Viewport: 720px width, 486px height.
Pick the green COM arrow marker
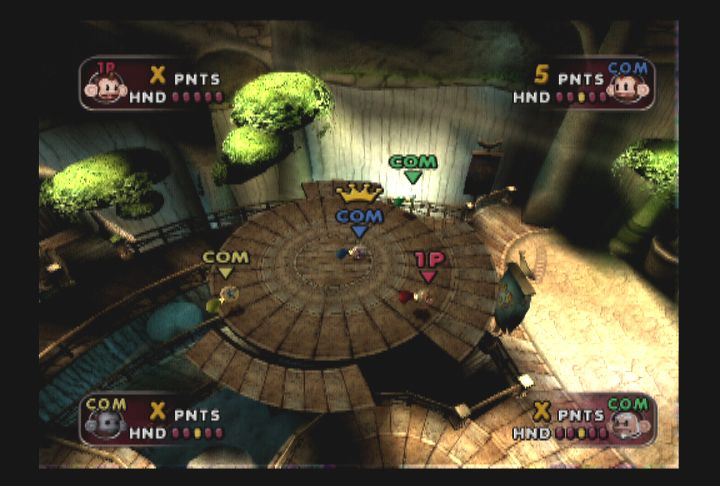[x=413, y=168]
